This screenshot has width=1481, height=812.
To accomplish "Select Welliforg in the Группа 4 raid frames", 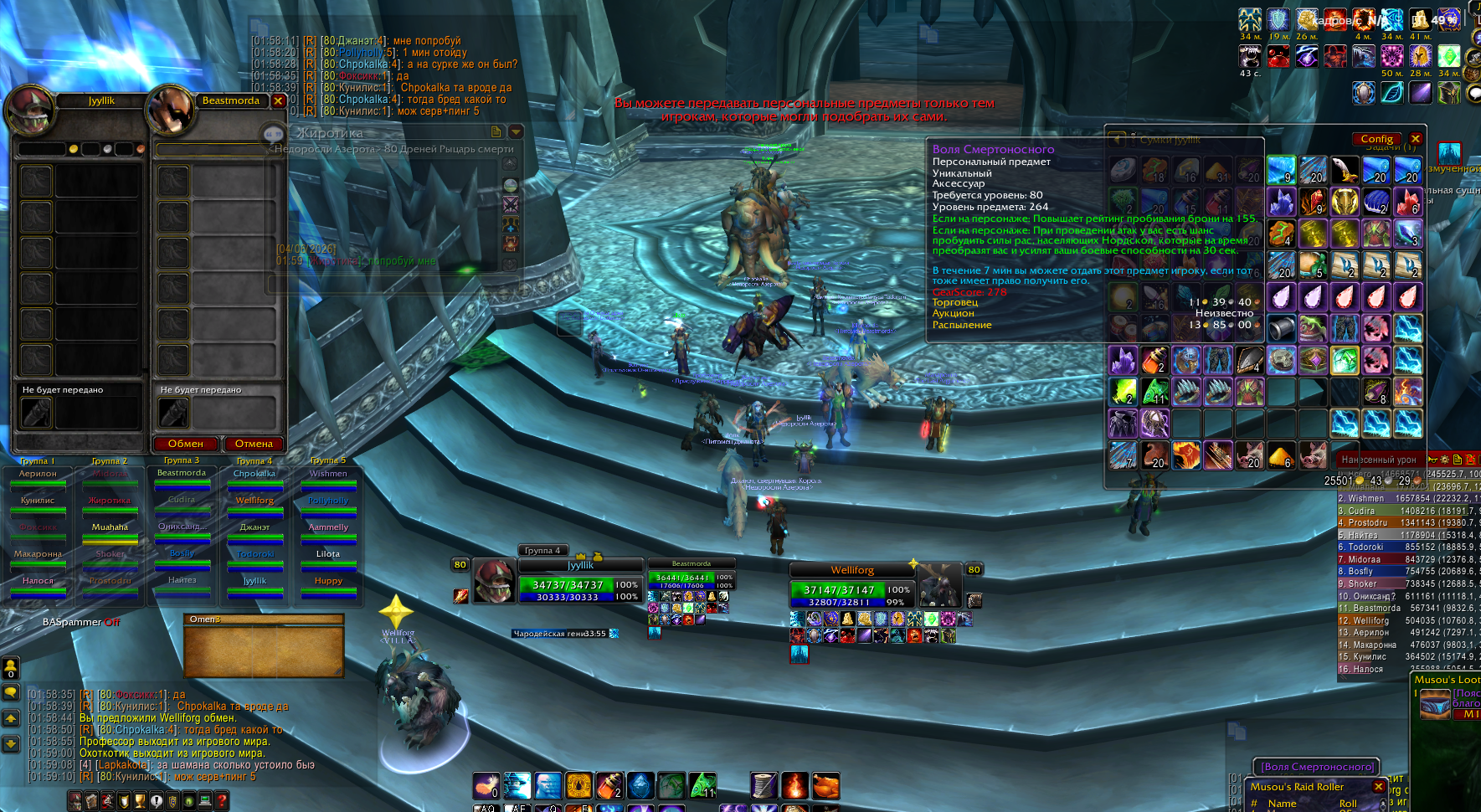I will pyautogui.click(x=255, y=501).
